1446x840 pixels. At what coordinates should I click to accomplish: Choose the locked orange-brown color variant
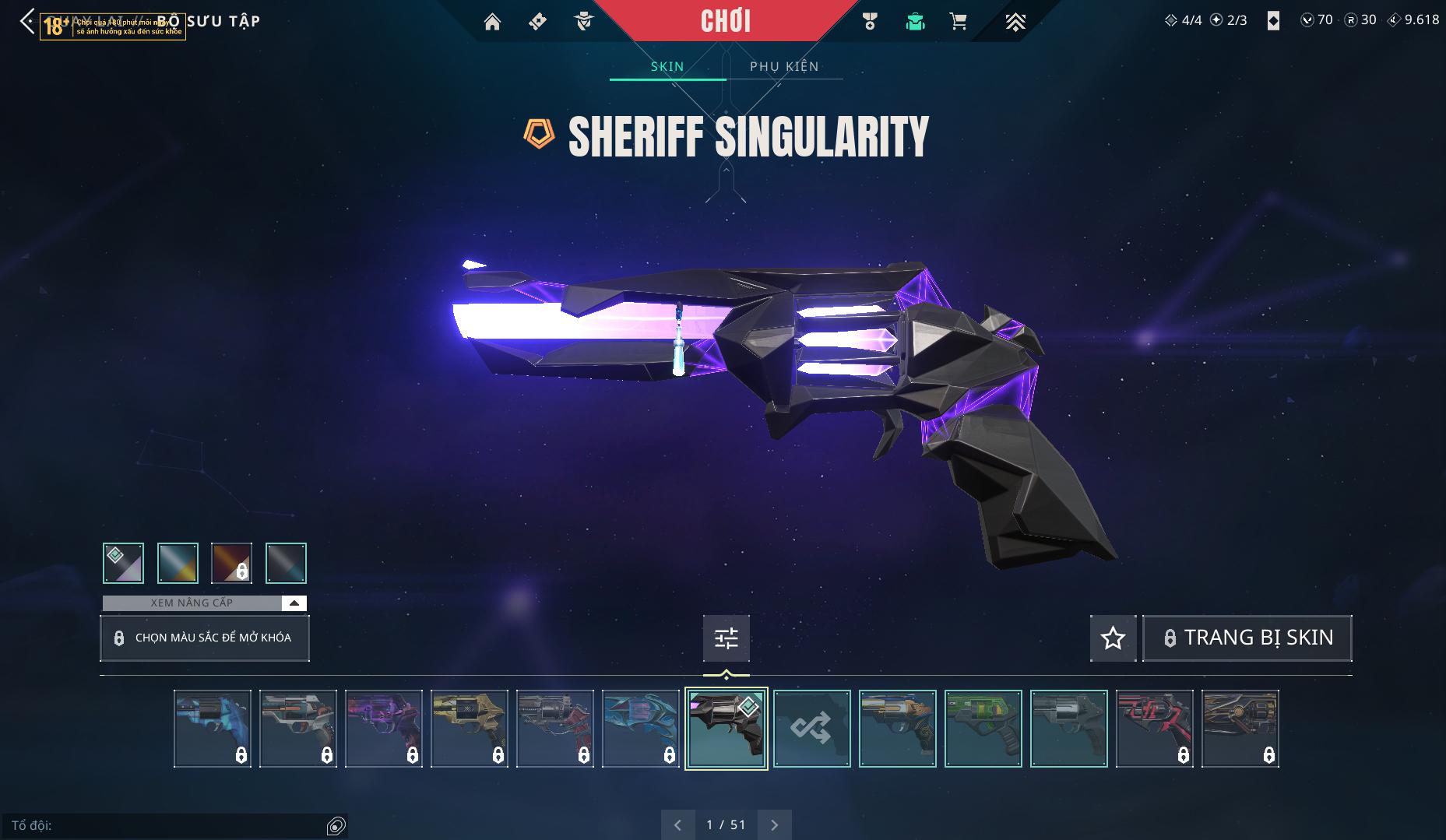(x=232, y=563)
